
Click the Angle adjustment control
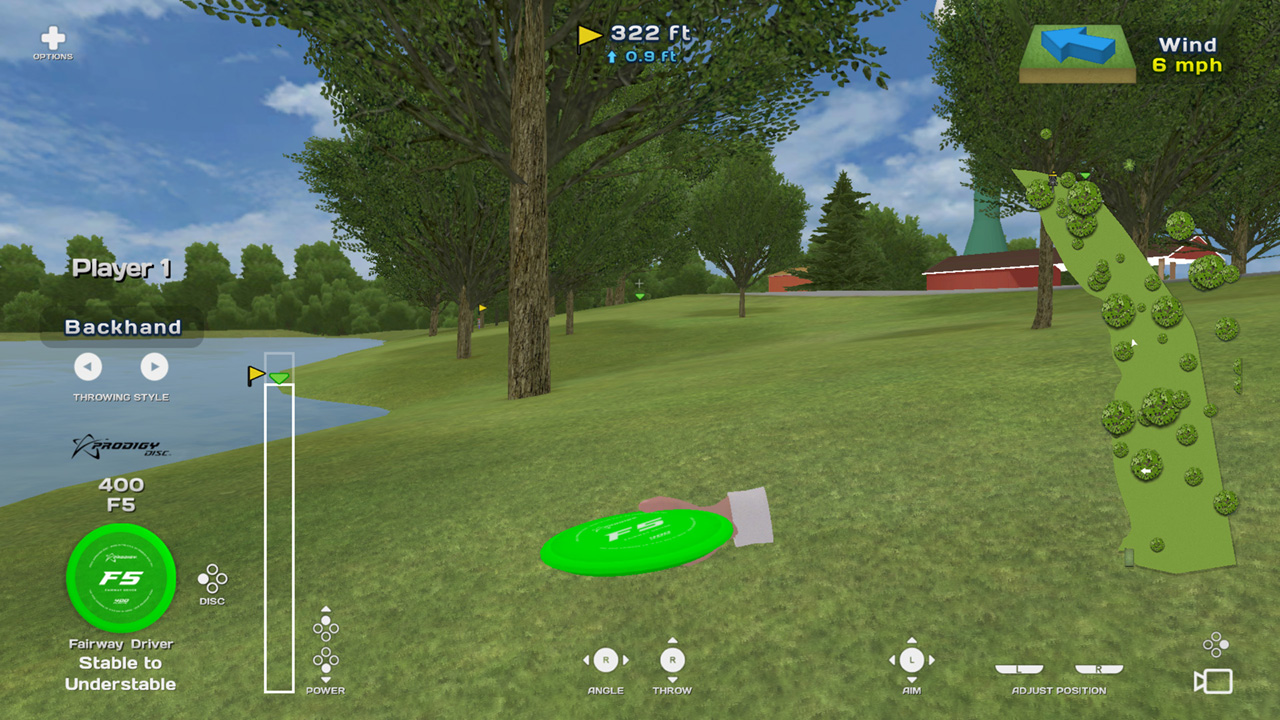coord(604,660)
